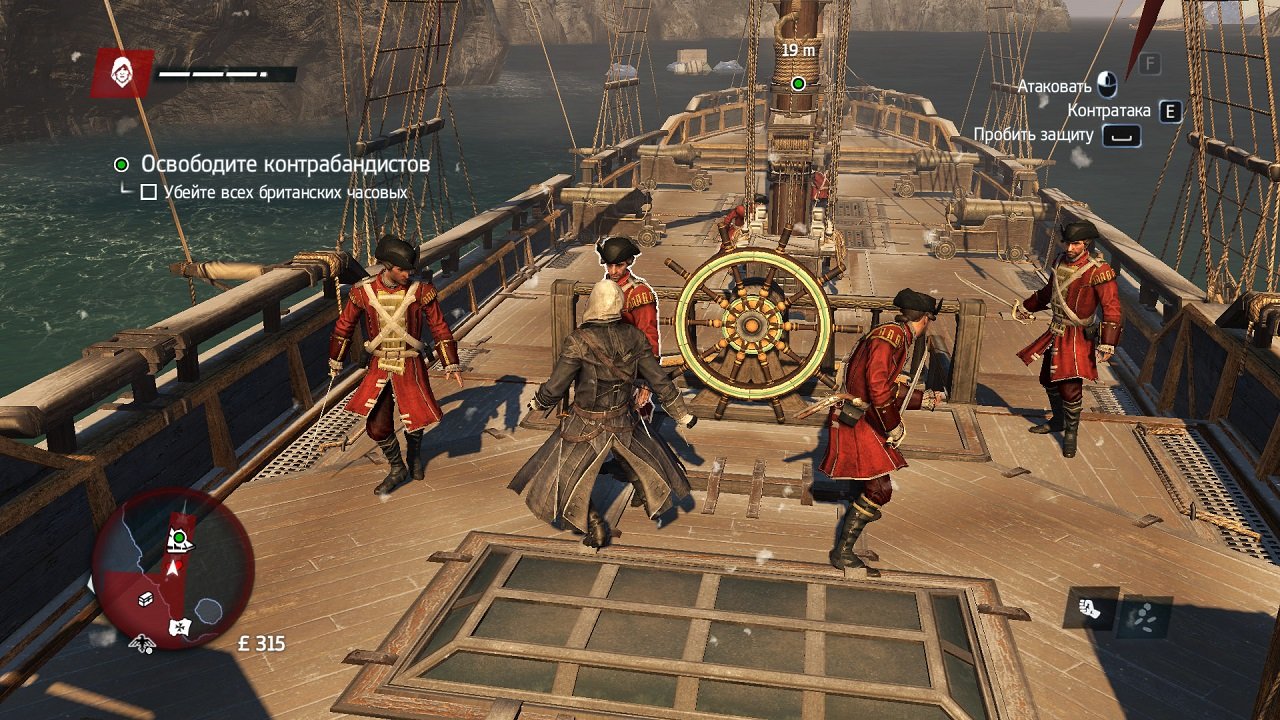This screenshot has height=720, width=1280.
Task: Click the white flag marker on the minimap
Action: 180,626
